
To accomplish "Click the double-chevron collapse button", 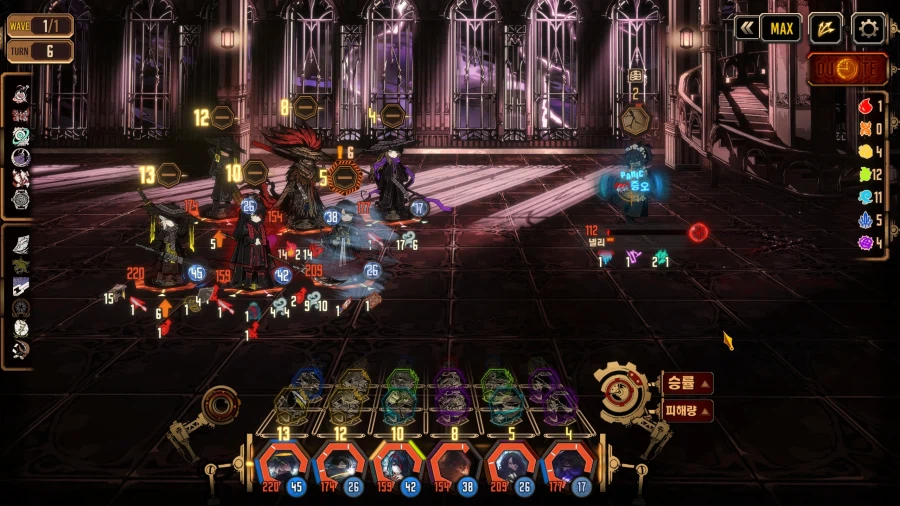I will click(x=745, y=28).
